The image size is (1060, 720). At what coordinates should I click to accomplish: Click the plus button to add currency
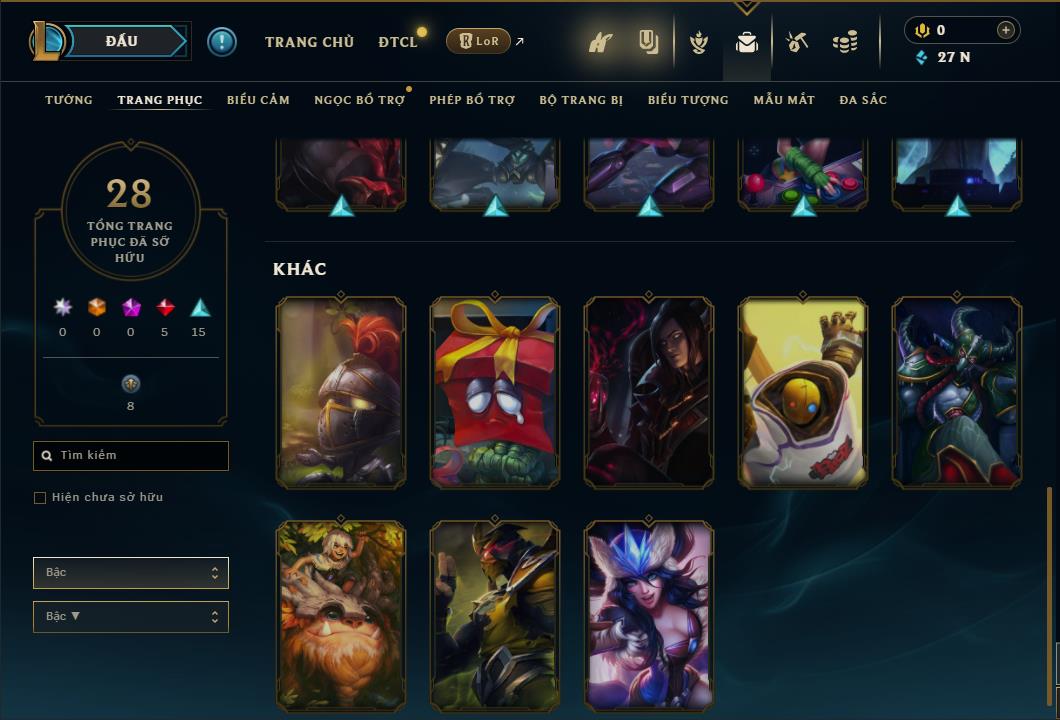1006,31
